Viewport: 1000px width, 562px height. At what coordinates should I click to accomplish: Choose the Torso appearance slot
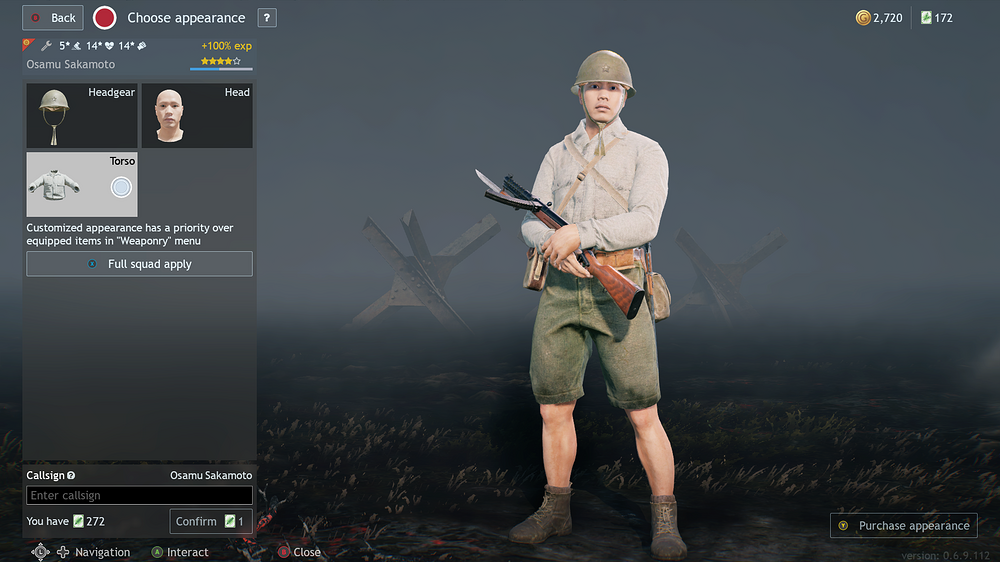click(82, 185)
